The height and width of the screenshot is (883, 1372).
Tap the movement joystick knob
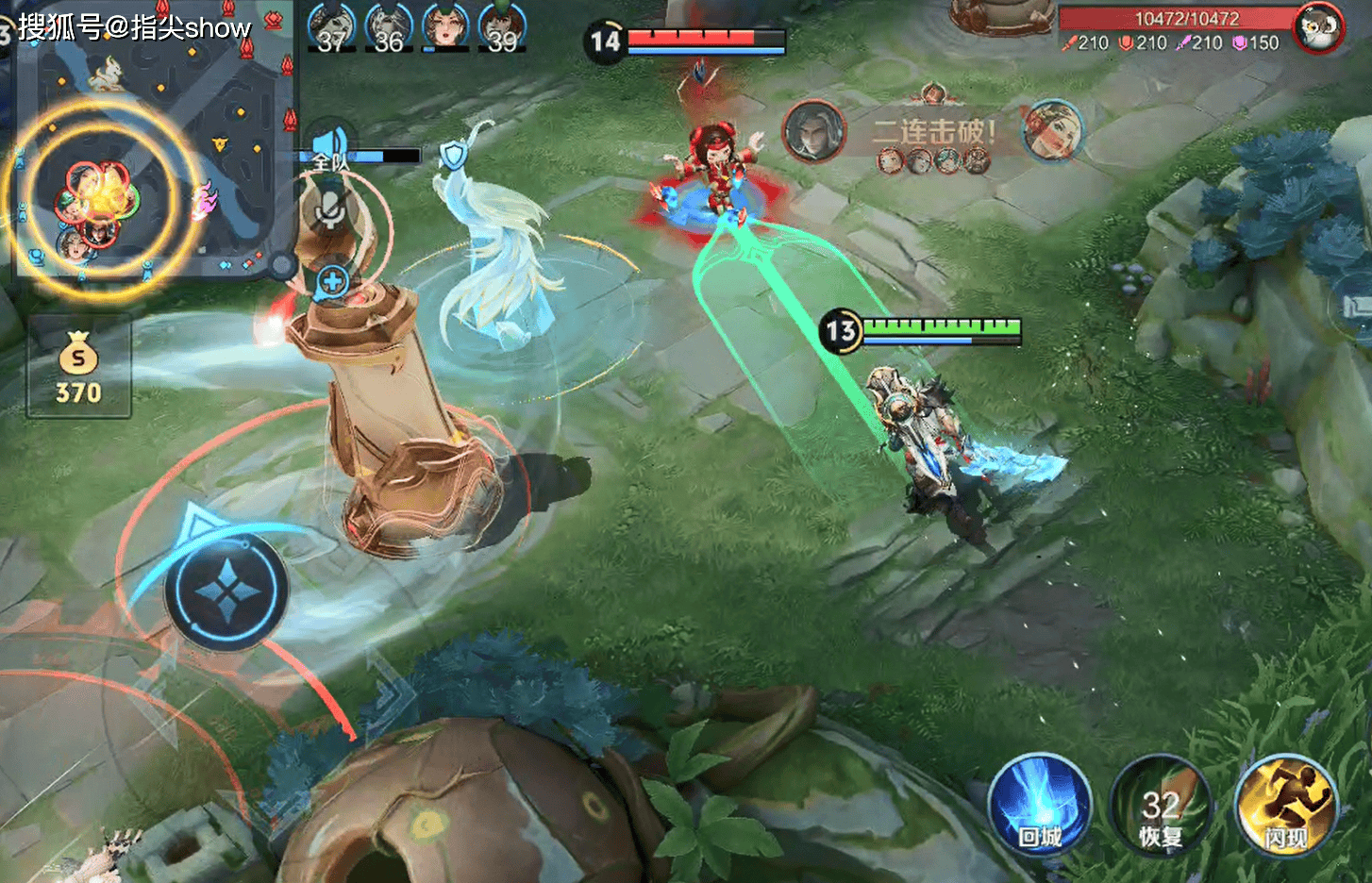(x=226, y=591)
